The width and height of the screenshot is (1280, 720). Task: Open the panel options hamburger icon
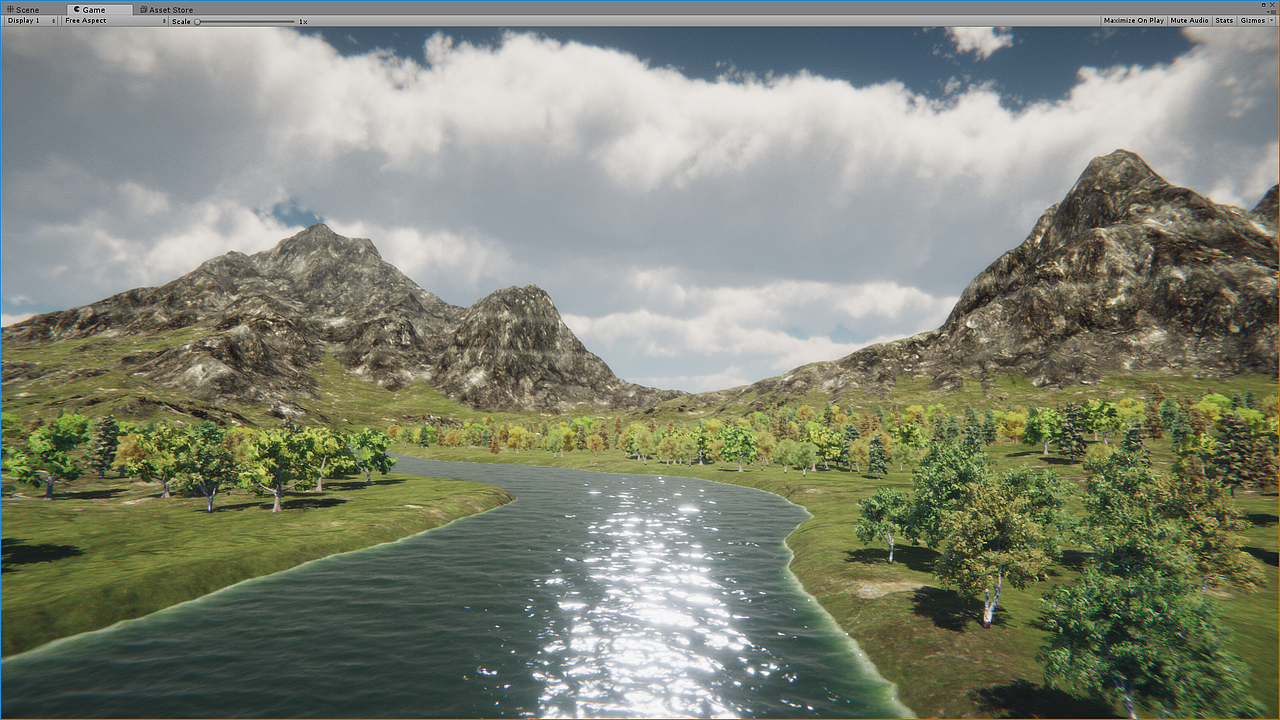[x=1273, y=11]
